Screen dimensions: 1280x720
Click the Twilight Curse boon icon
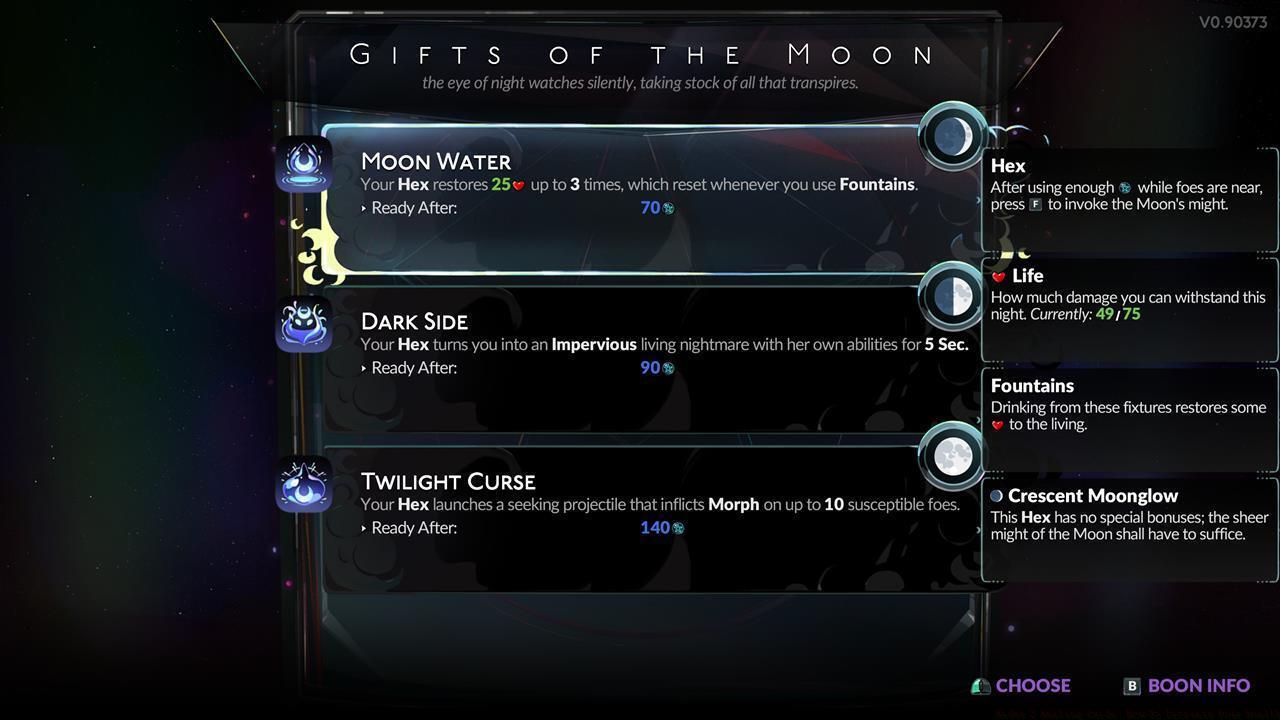[x=303, y=483]
